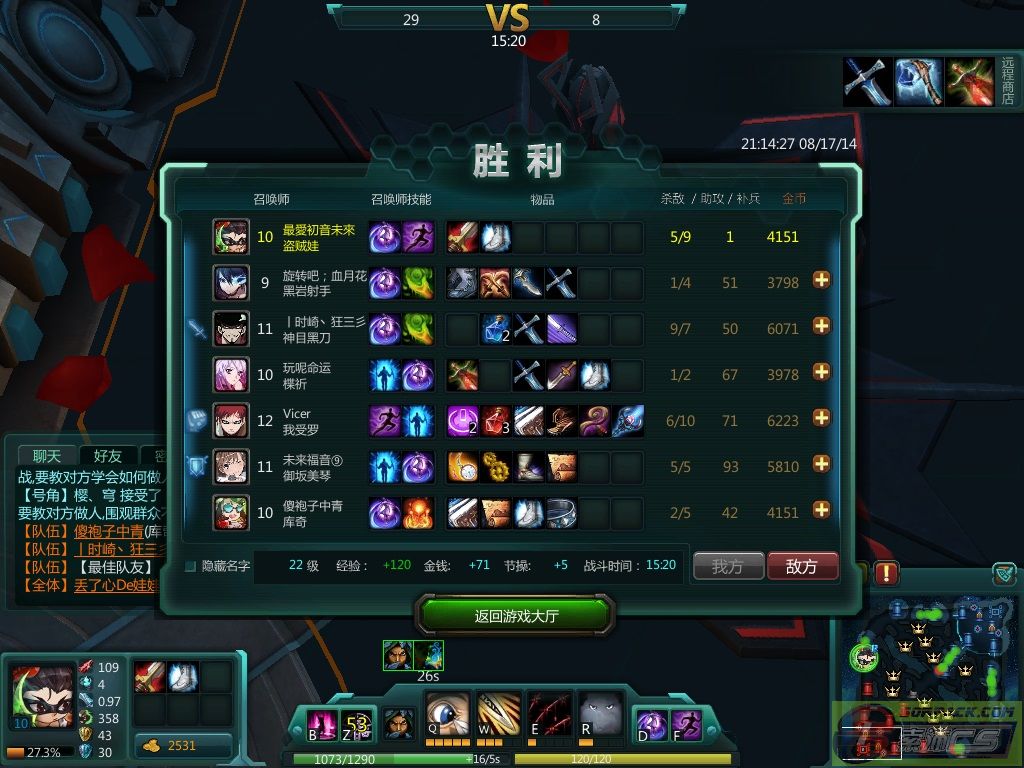Open the 聊天 chat tab
Viewport: 1024px width, 768px height.
46,457
